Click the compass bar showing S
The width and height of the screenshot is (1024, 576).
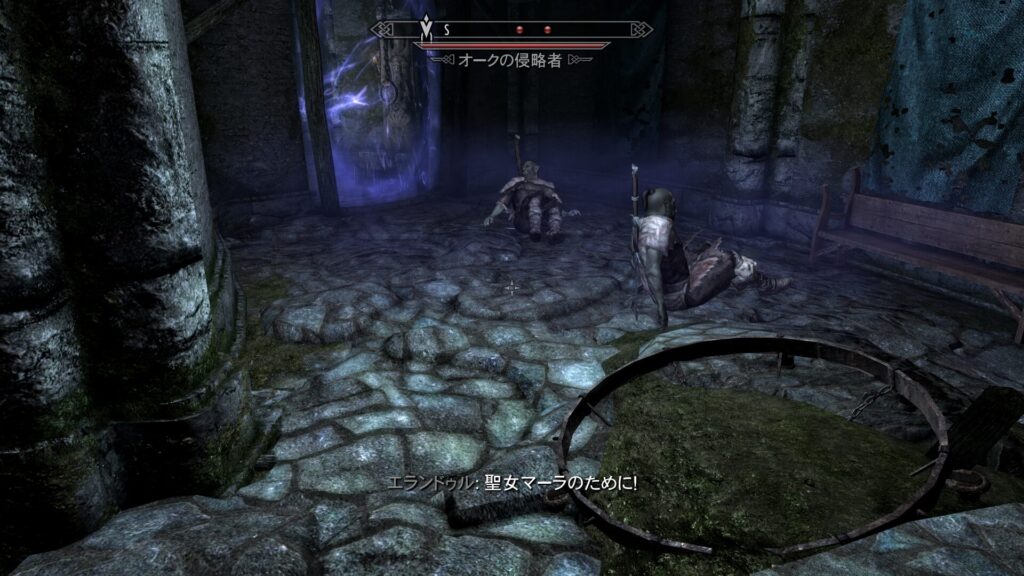[x=511, y=30]
